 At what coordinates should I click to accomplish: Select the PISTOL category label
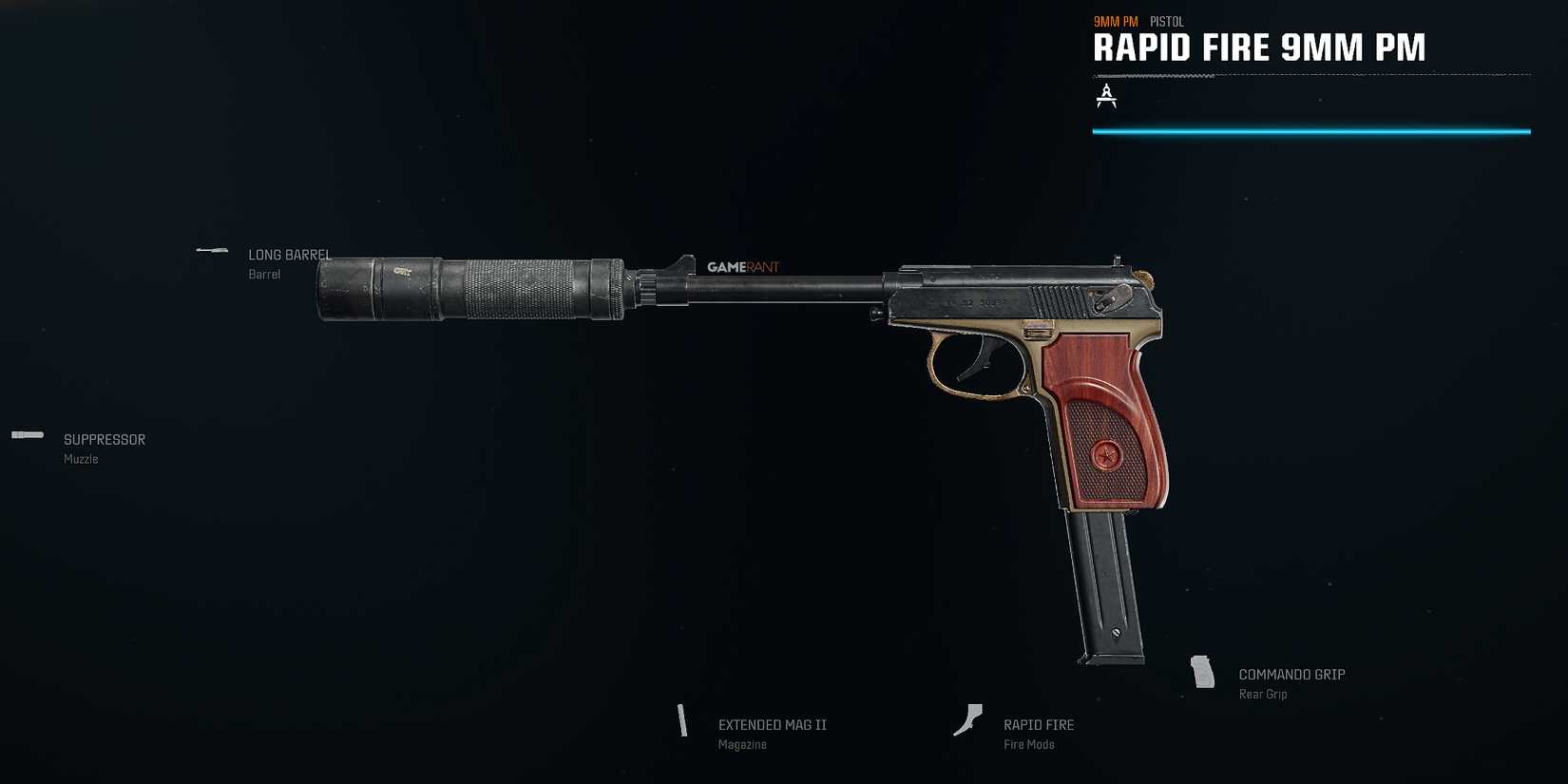click(1166, 20)
